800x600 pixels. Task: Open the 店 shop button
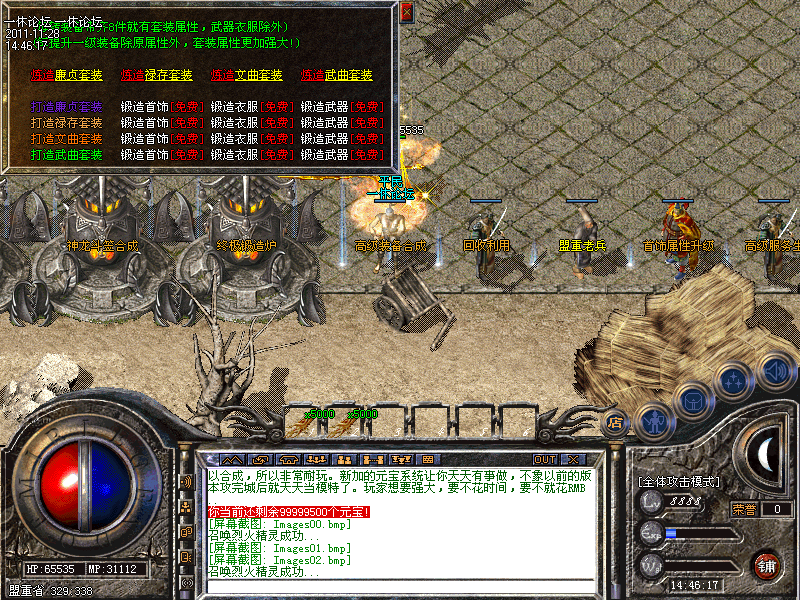[x=616, y=422]
